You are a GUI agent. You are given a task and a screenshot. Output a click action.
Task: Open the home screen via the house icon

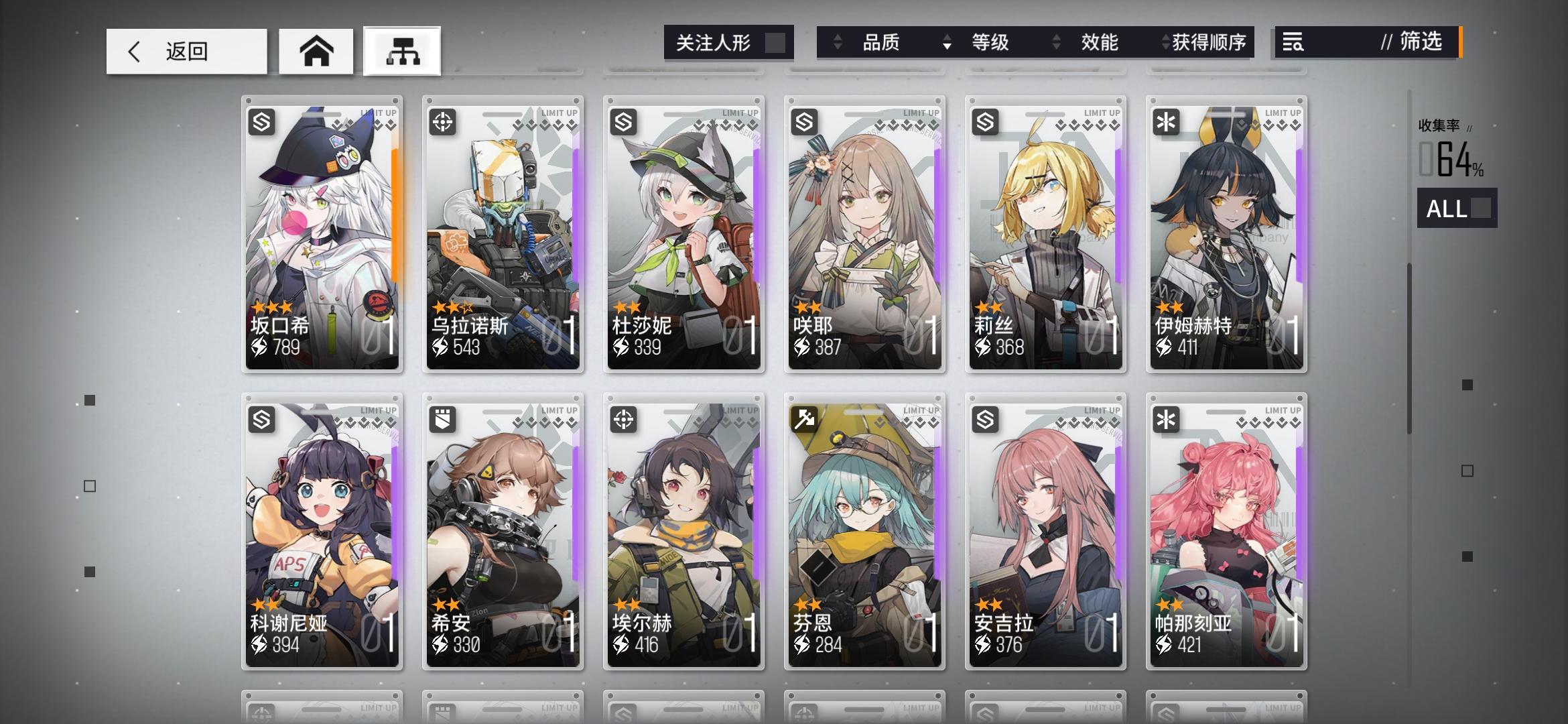point(316,50)
